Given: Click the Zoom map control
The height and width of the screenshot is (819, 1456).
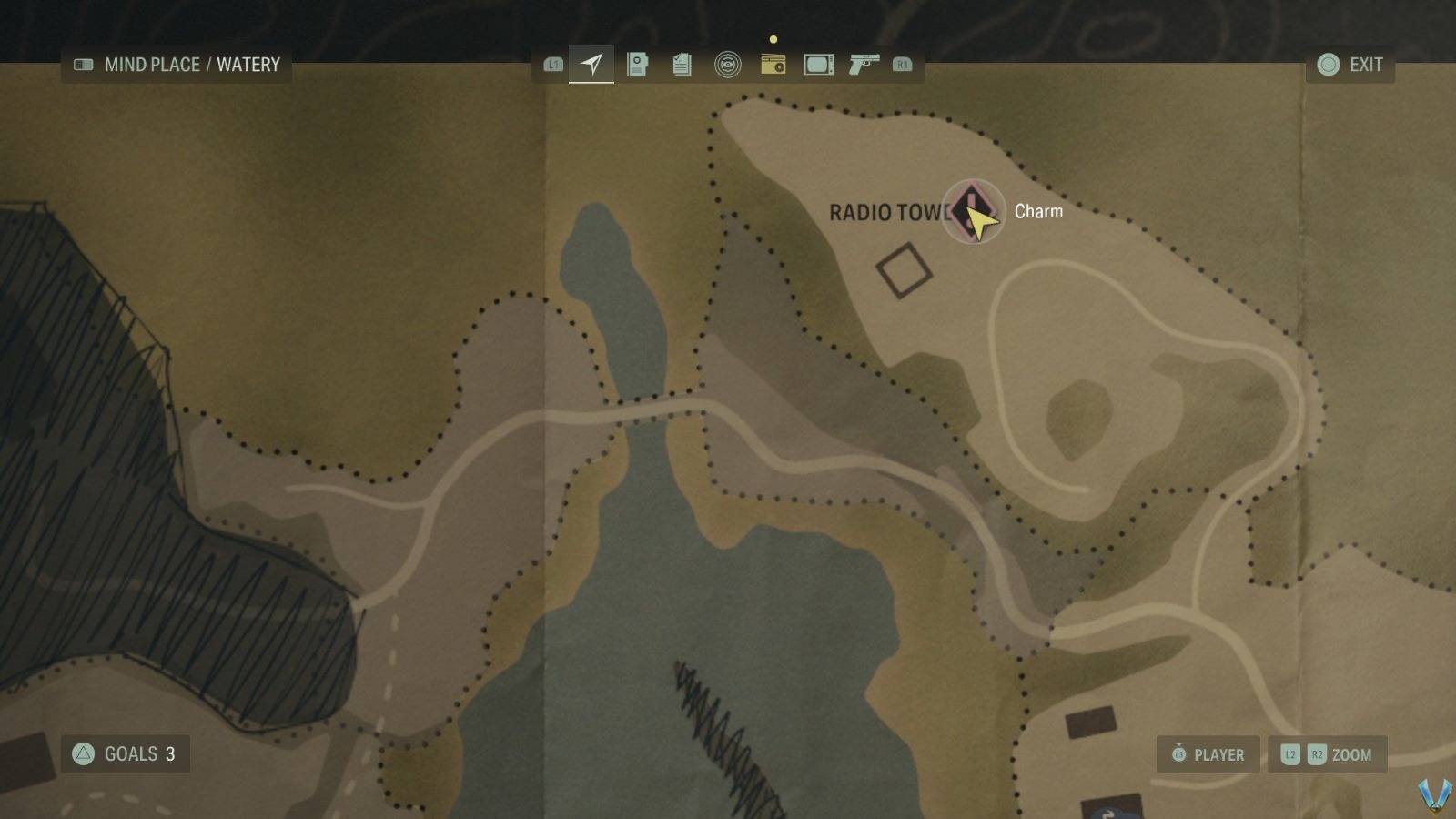Looking at the screenshot, I should click(1328, 754).
